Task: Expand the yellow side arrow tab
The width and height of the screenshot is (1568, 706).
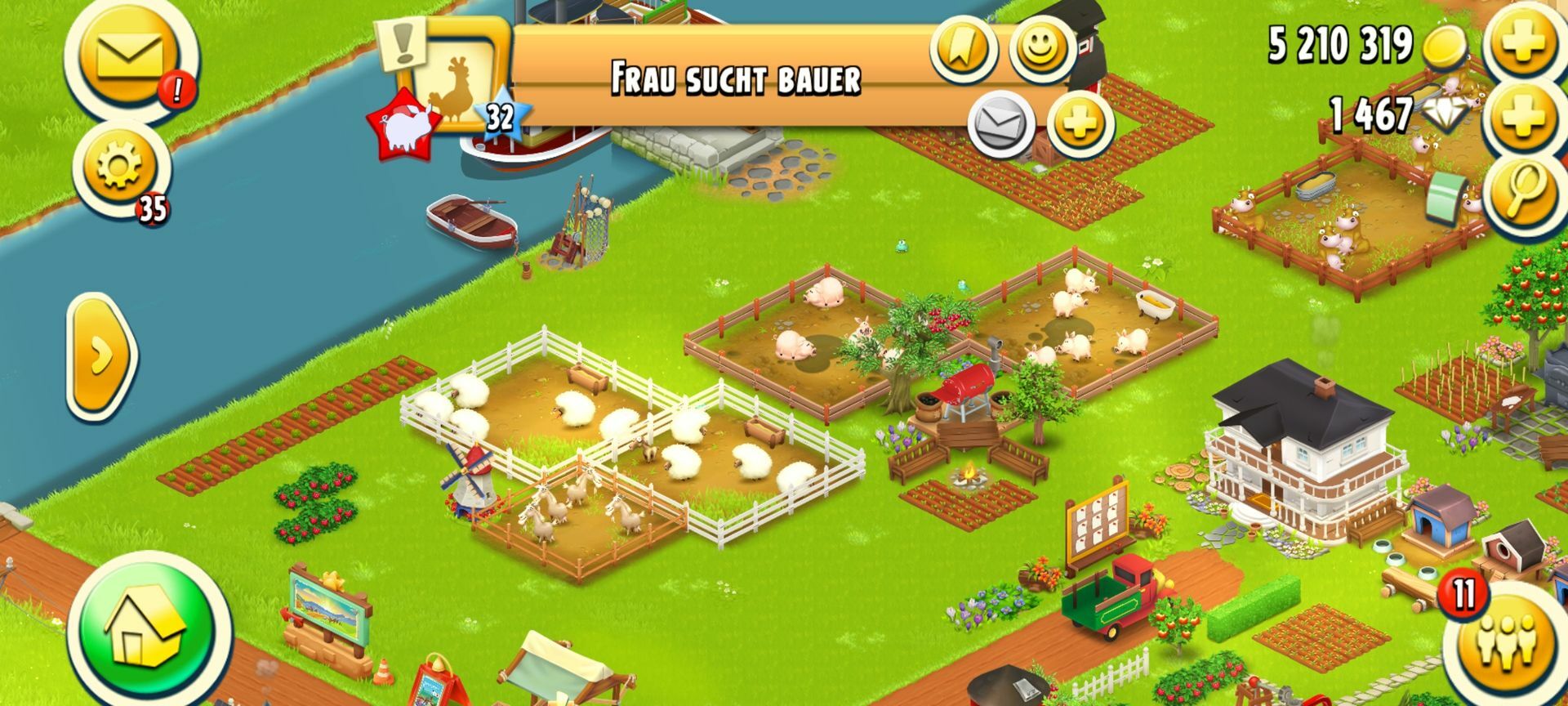Action: (100, 356)
